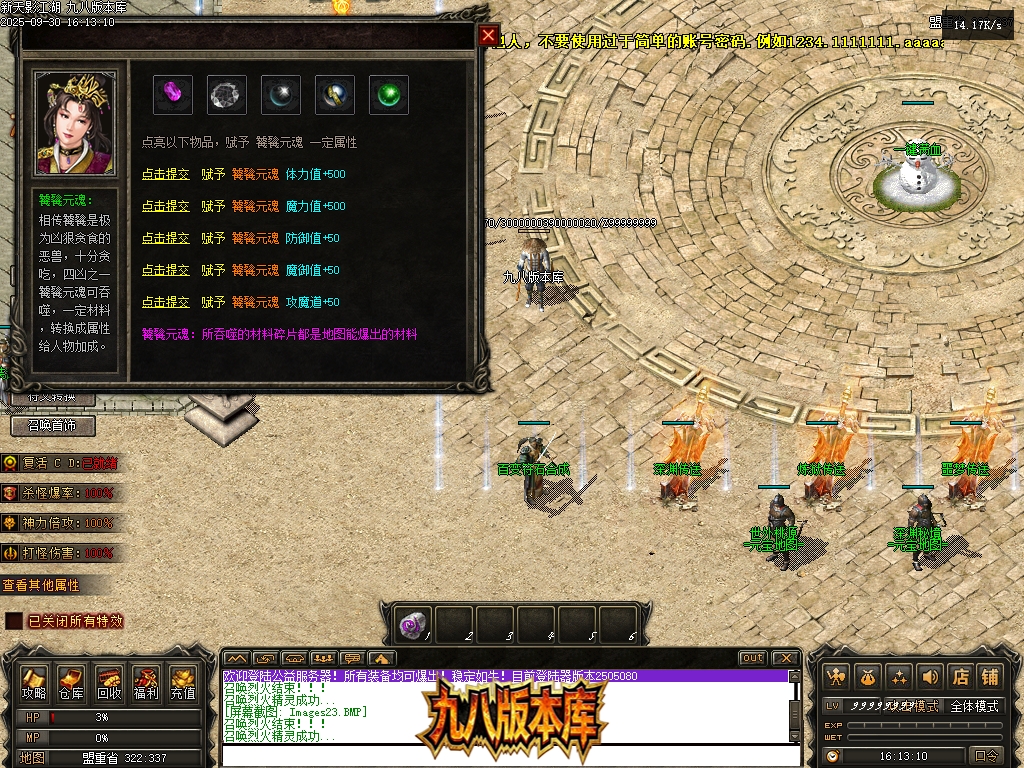Click 点击提交 on the 攻魔道+50 row

click(165, 302)
